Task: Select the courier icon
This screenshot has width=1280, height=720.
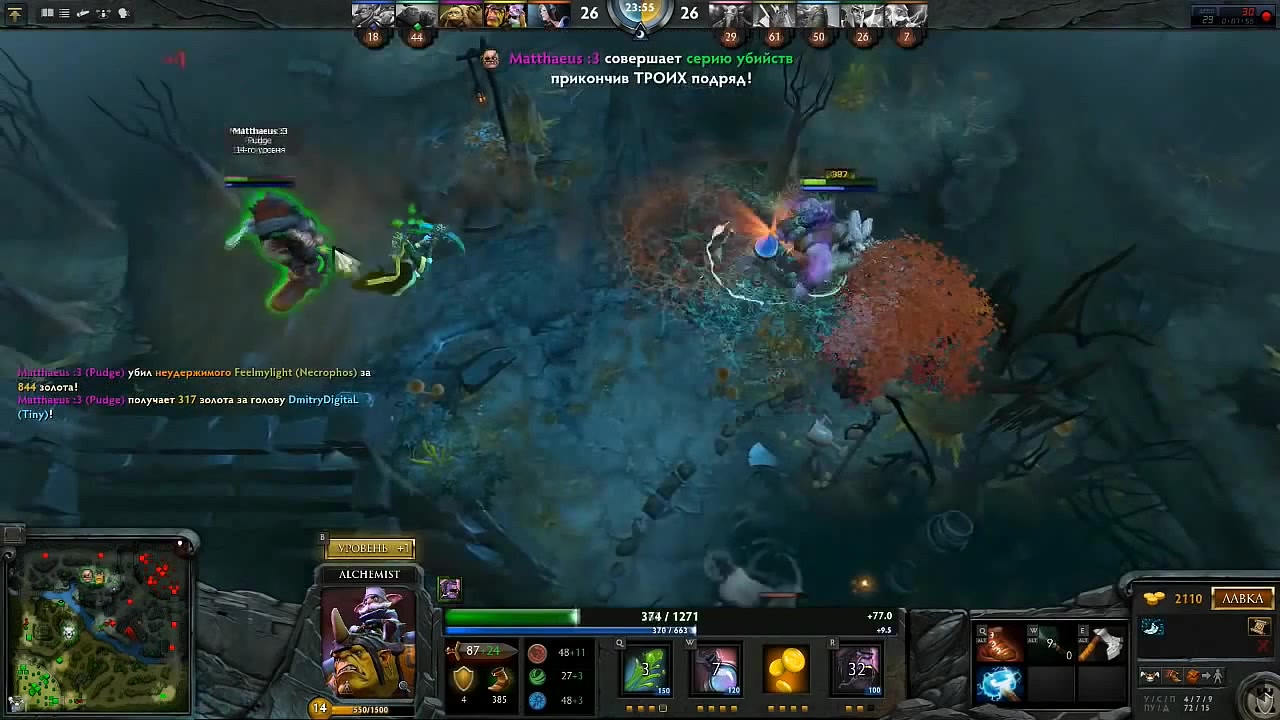Action: pos(1152,677)
